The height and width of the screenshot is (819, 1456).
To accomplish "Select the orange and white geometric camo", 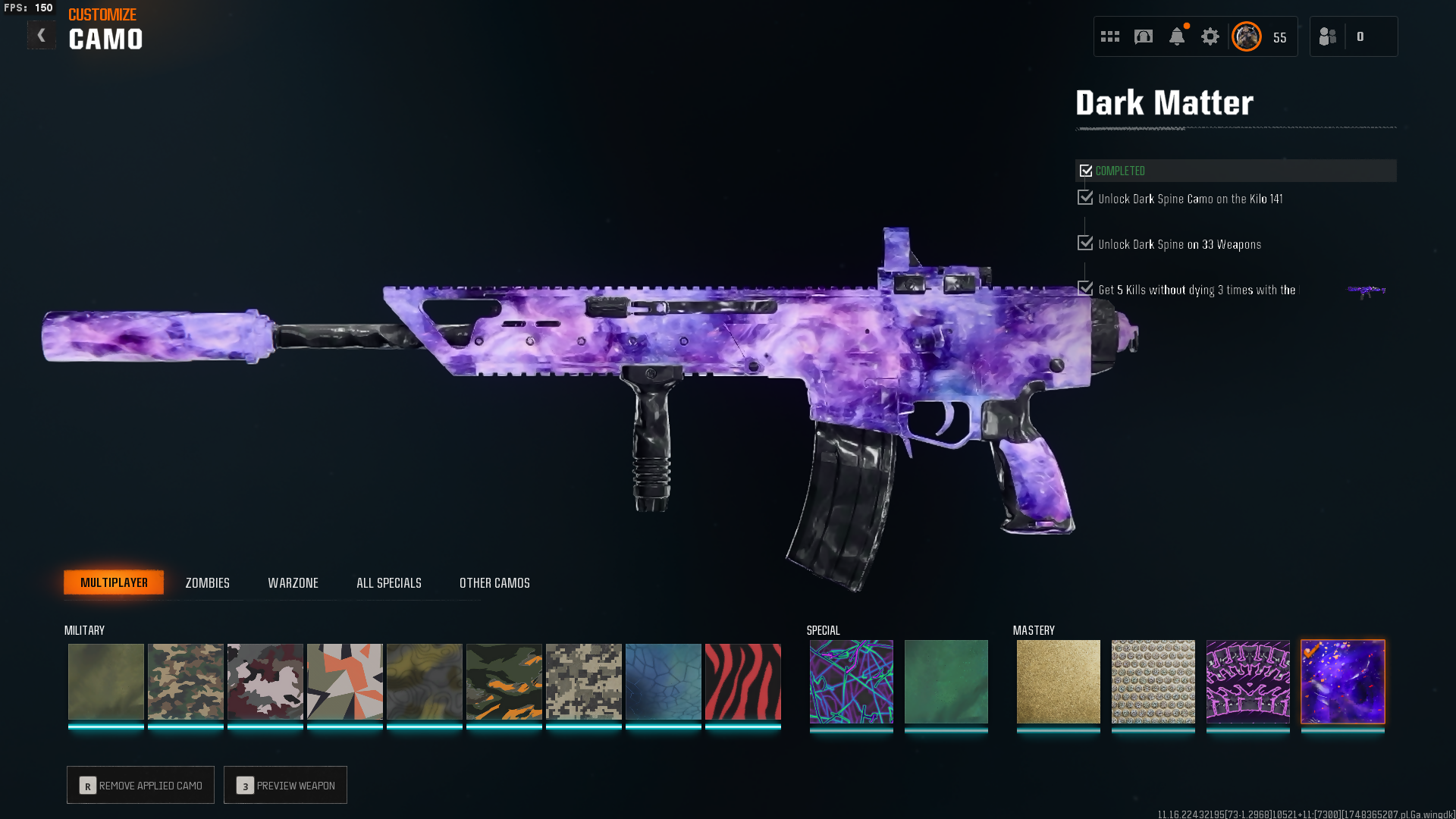I will (344, 681).
